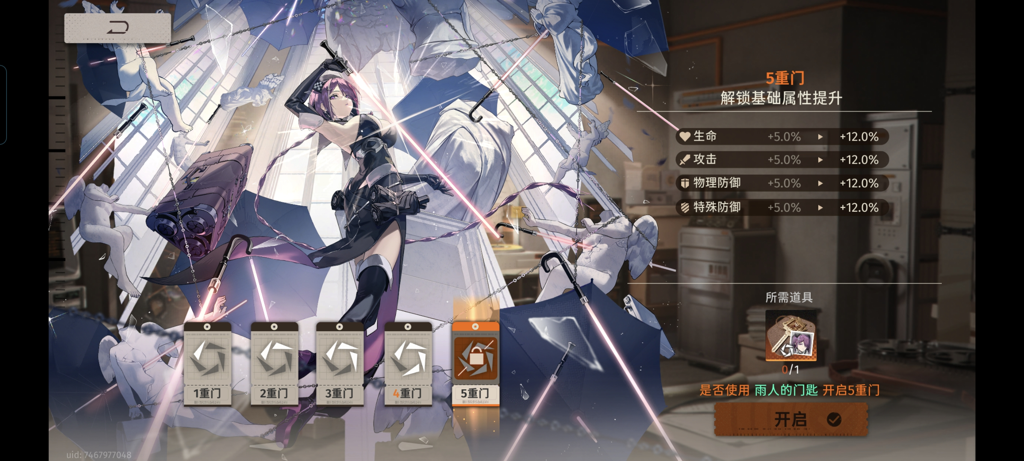The image size is (1024, 461).
Task: Choose the 3重门 tag
Action: tap(340, 362)
